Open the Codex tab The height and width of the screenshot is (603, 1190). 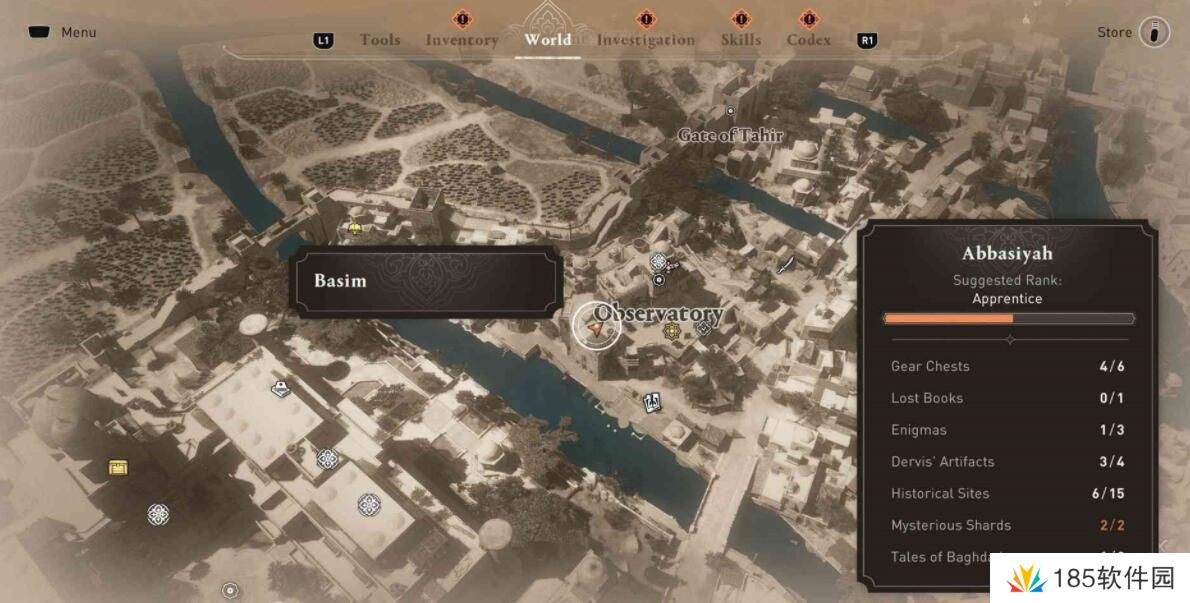tap(808, 40)
